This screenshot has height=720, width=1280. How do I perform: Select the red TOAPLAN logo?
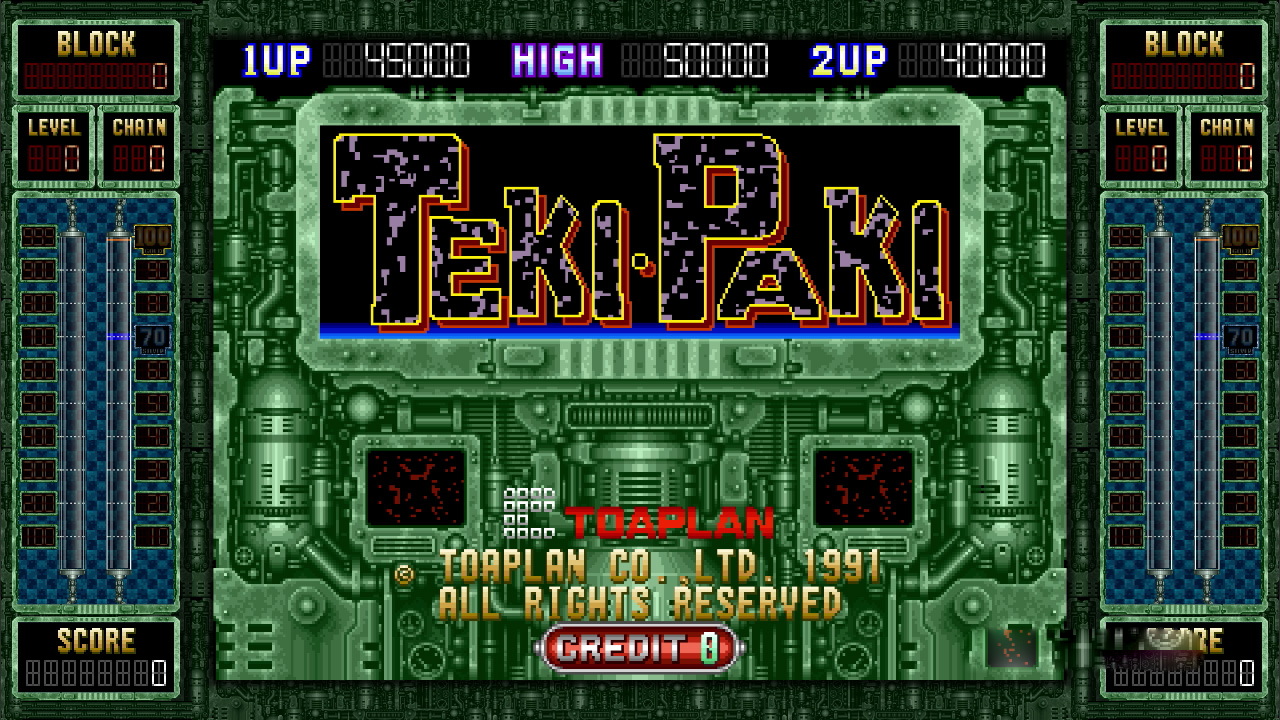click(668, 521)
